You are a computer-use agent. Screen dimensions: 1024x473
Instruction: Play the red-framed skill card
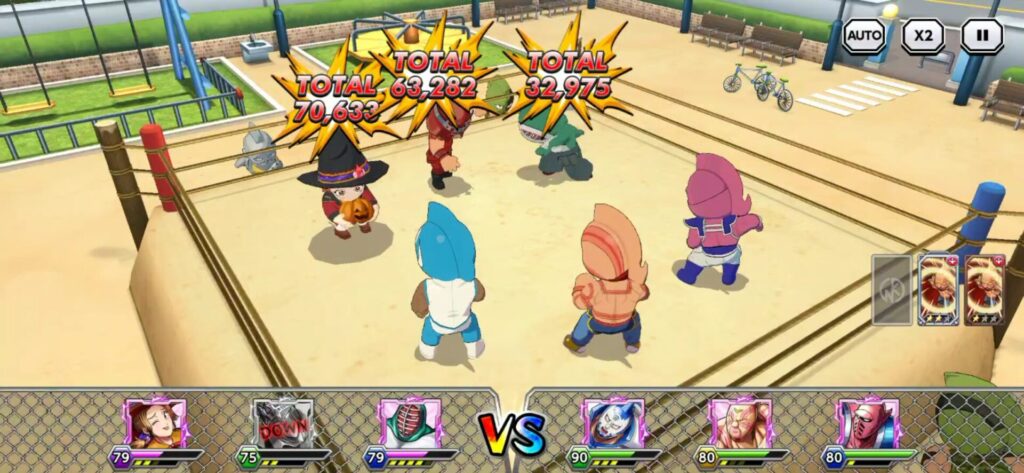click(x=985, y=289)
